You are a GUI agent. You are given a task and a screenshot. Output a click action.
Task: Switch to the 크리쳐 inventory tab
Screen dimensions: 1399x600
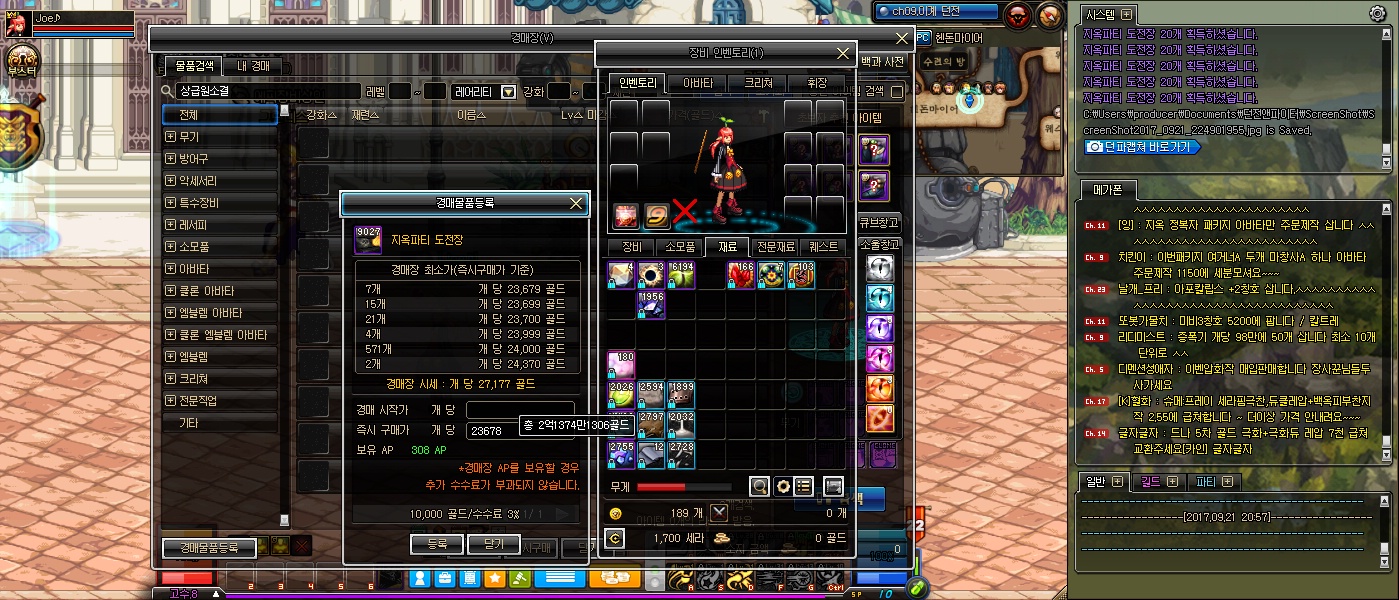click(754, 83)
